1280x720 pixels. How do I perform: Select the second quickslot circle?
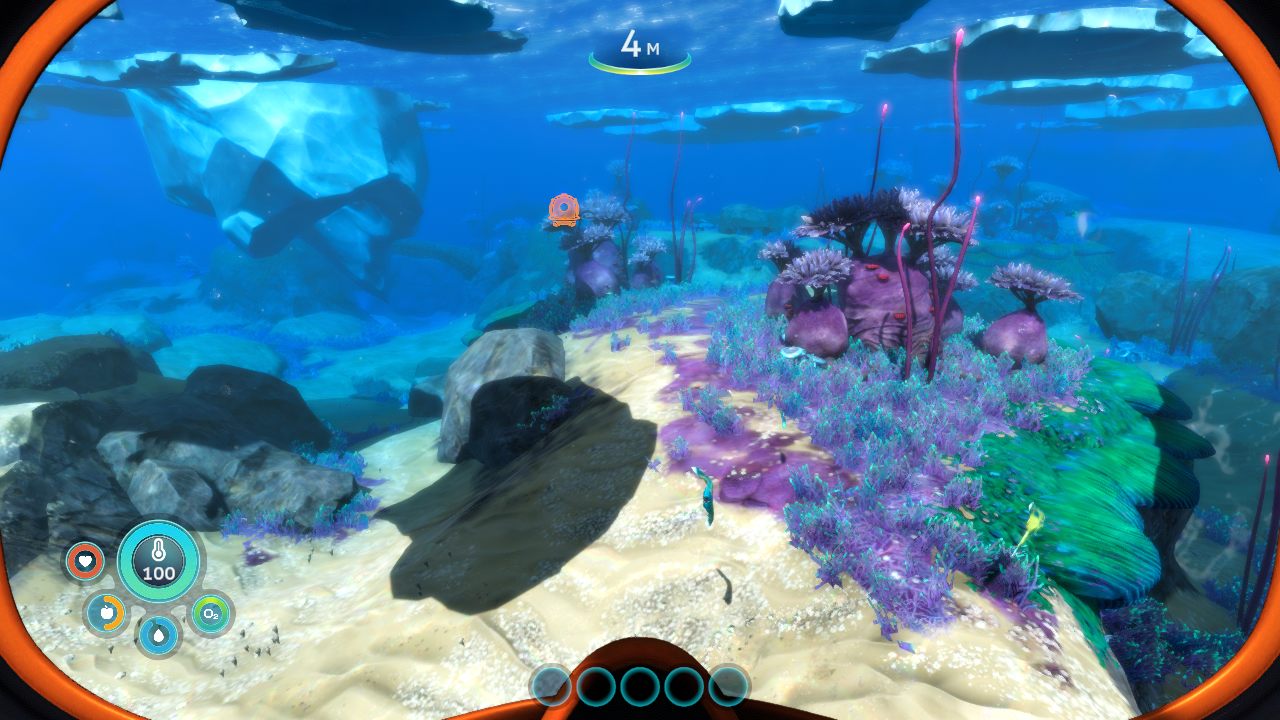click(596, 688)
